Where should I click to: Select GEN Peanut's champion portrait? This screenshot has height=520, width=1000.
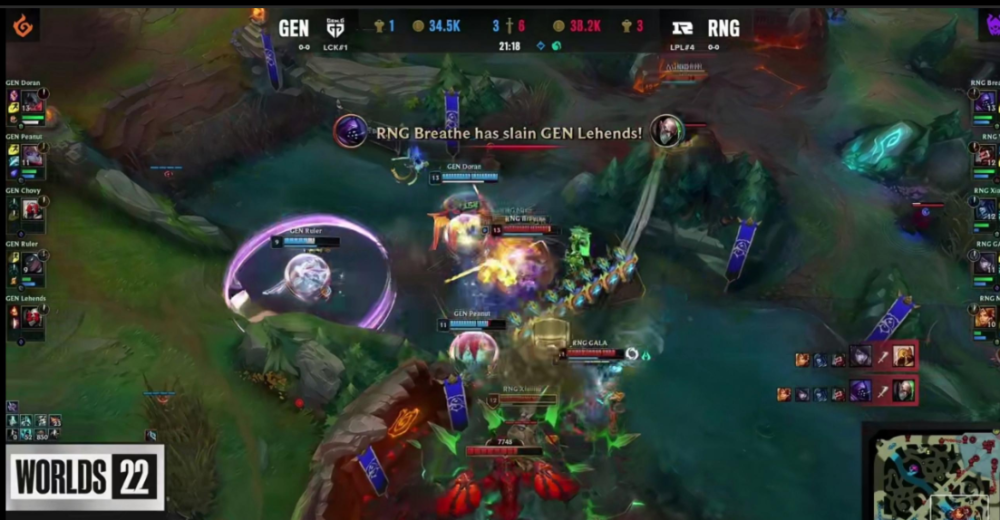click(x=31, y=155)
